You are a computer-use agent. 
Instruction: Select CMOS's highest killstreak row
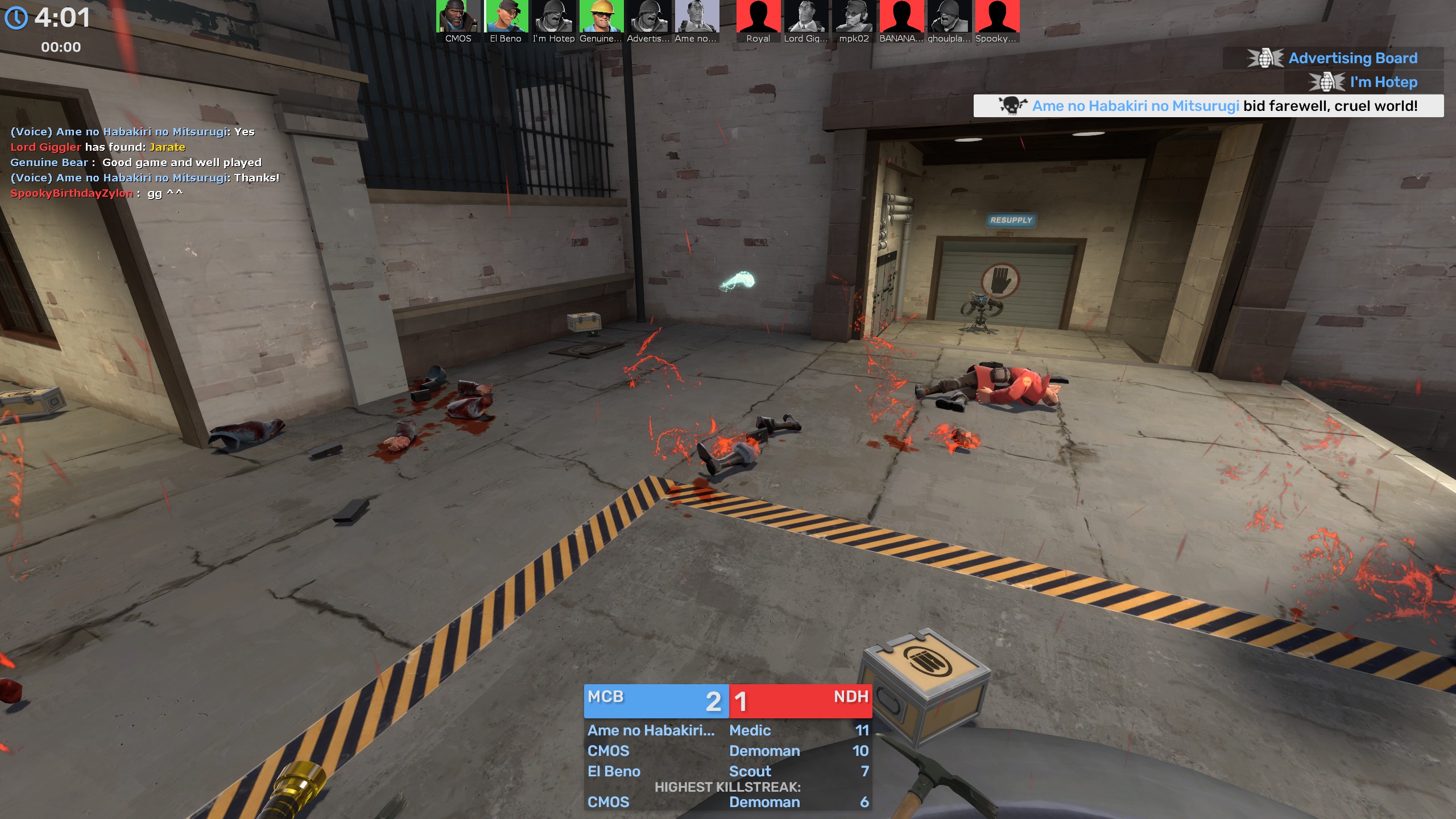click(x=727, y=802)
